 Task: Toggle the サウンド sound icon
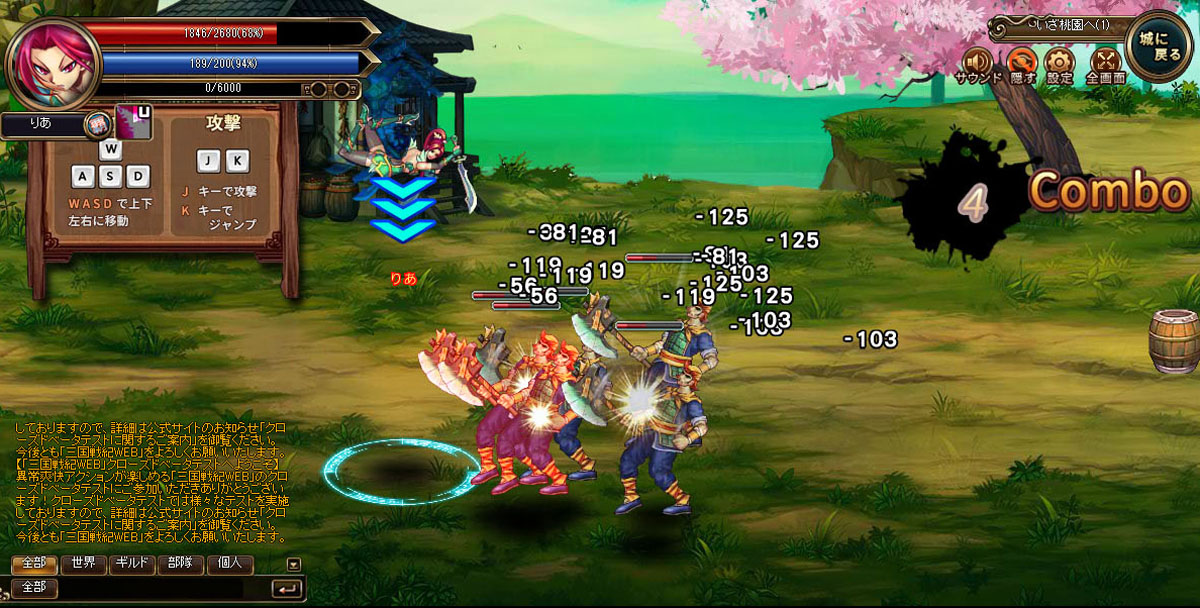[979, 62]
